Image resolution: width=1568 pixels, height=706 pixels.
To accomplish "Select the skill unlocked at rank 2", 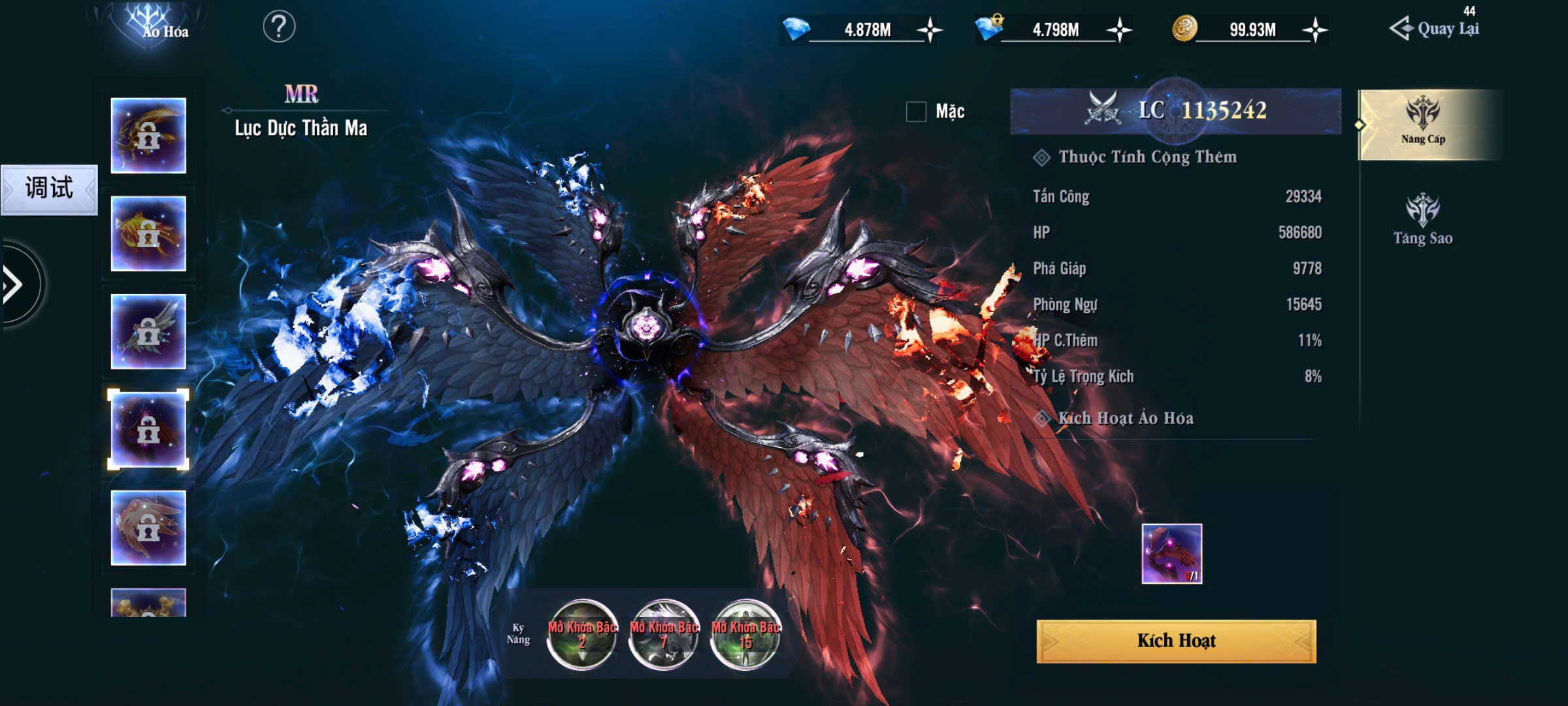I will 581,635.
